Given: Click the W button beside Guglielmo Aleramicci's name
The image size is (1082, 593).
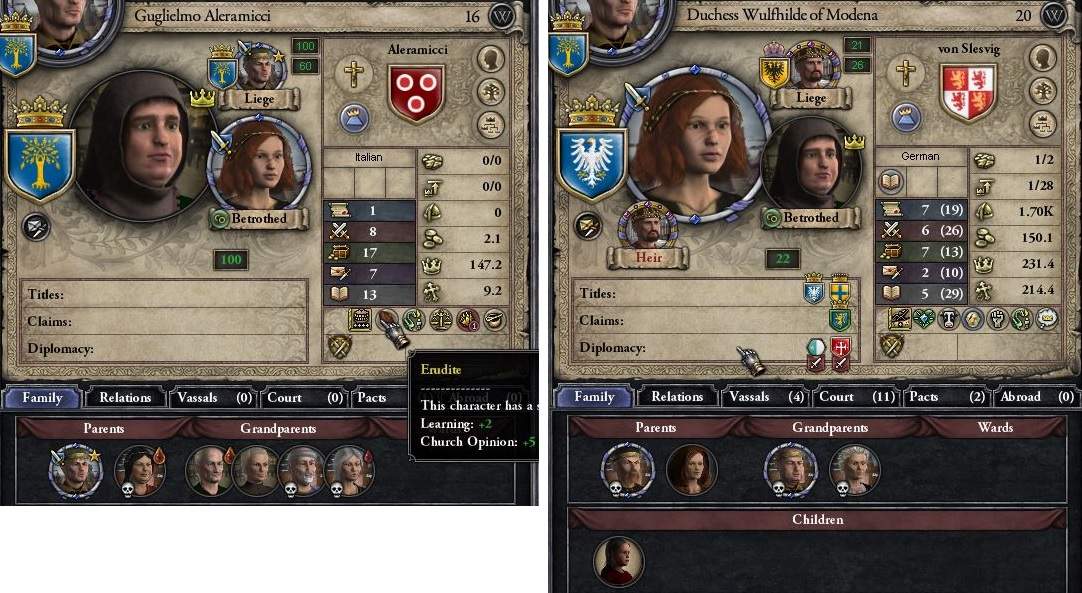Looking at the screenshot, I should 502,15.
